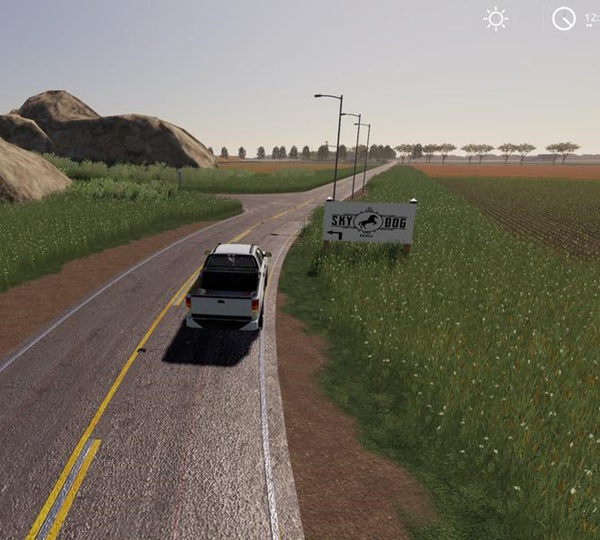Screen dimensions: 600x540
Task: Click the sun weather icon
Action: (x=495, y=19)
